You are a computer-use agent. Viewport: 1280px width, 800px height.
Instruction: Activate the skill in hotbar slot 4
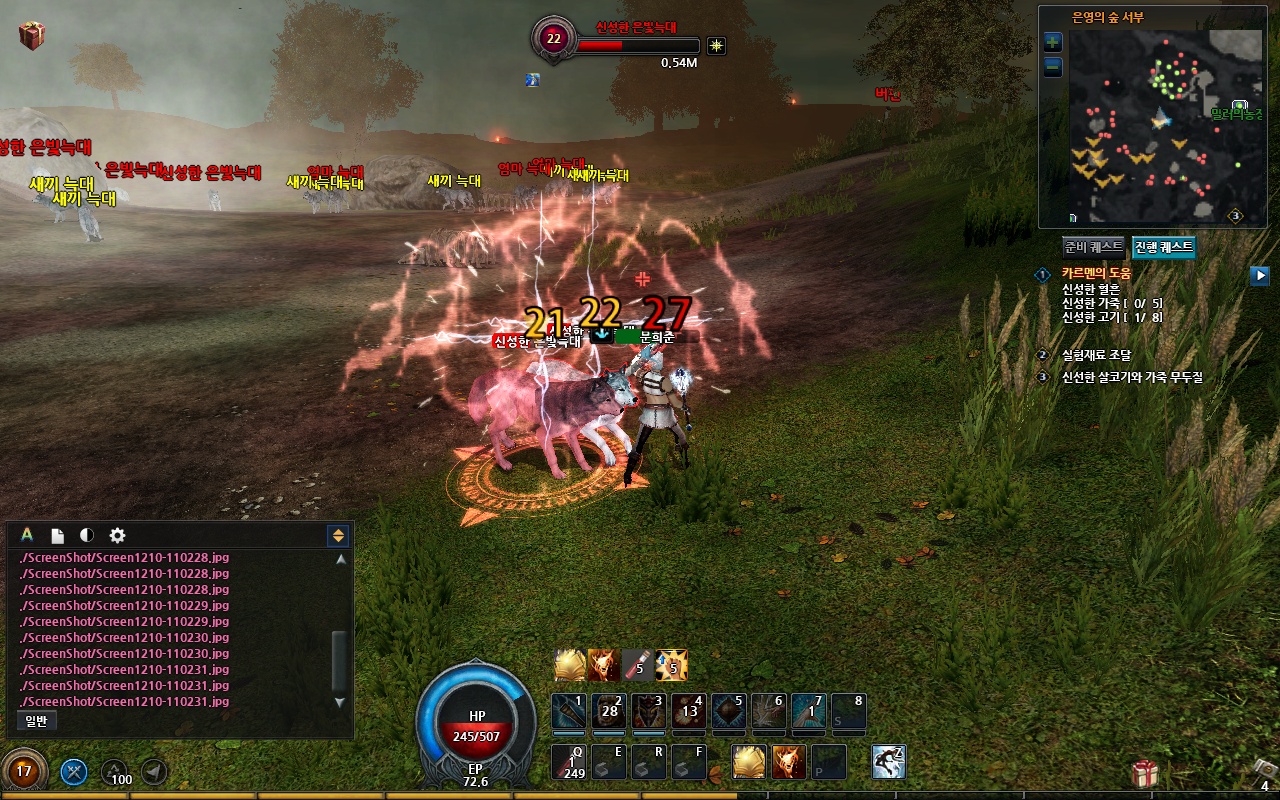click(x=689, y=712)
